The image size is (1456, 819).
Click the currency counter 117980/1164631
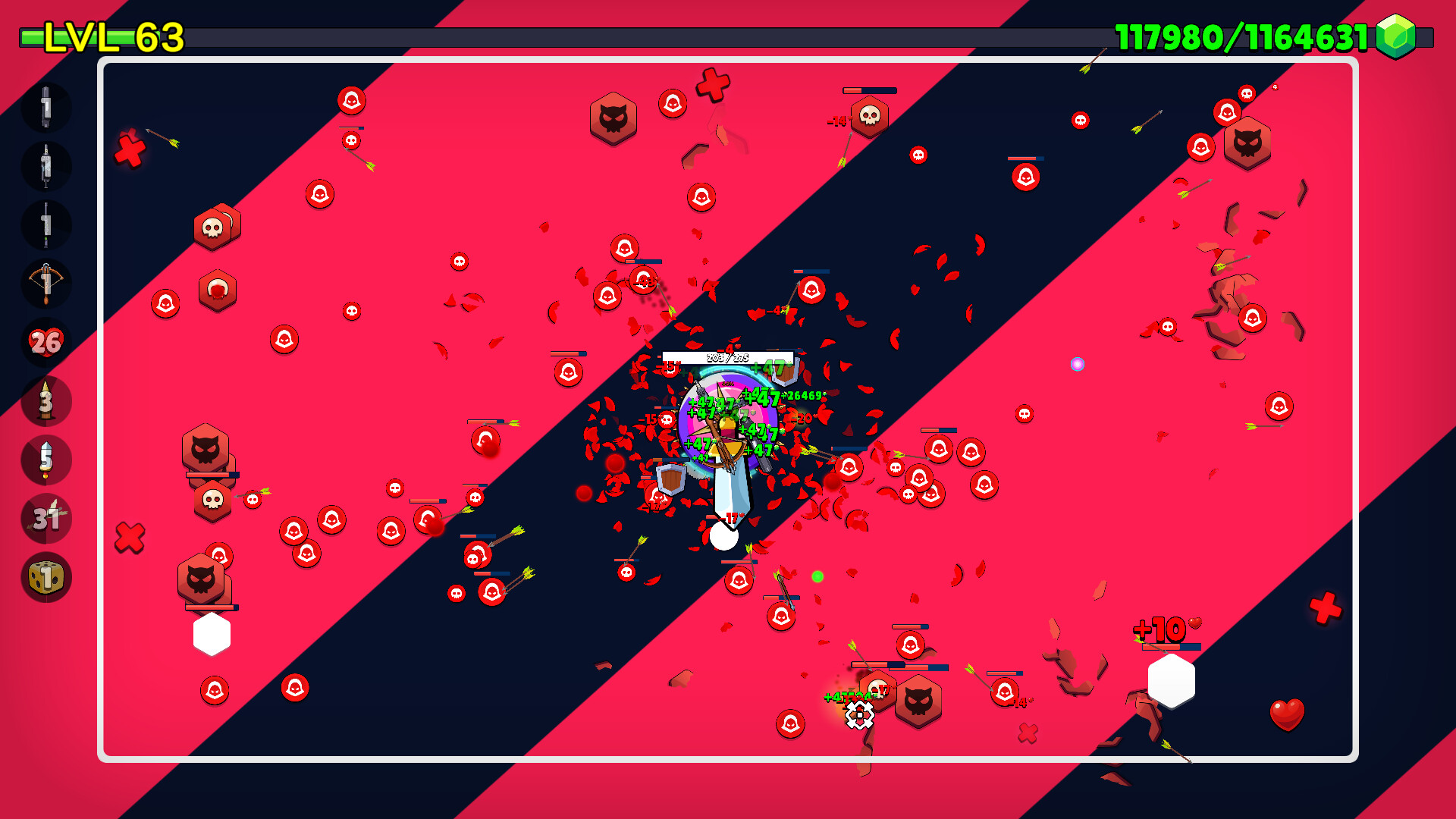pyautogui.click(x=1239, y=33)
